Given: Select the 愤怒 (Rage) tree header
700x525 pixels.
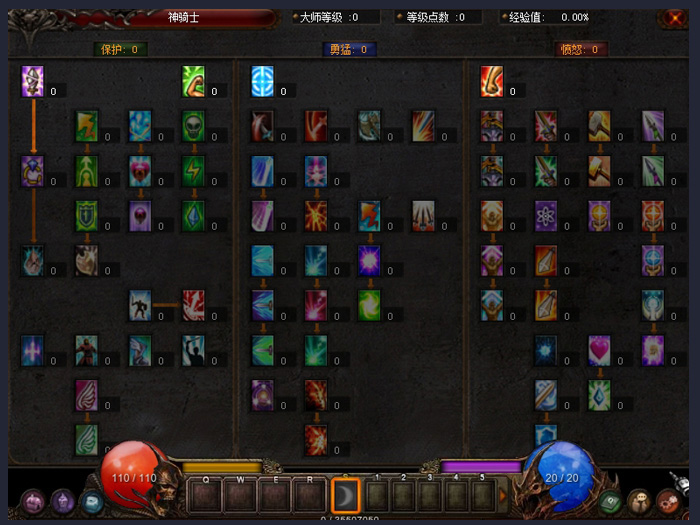Looking at the screenshot, I should click(581, 49).
